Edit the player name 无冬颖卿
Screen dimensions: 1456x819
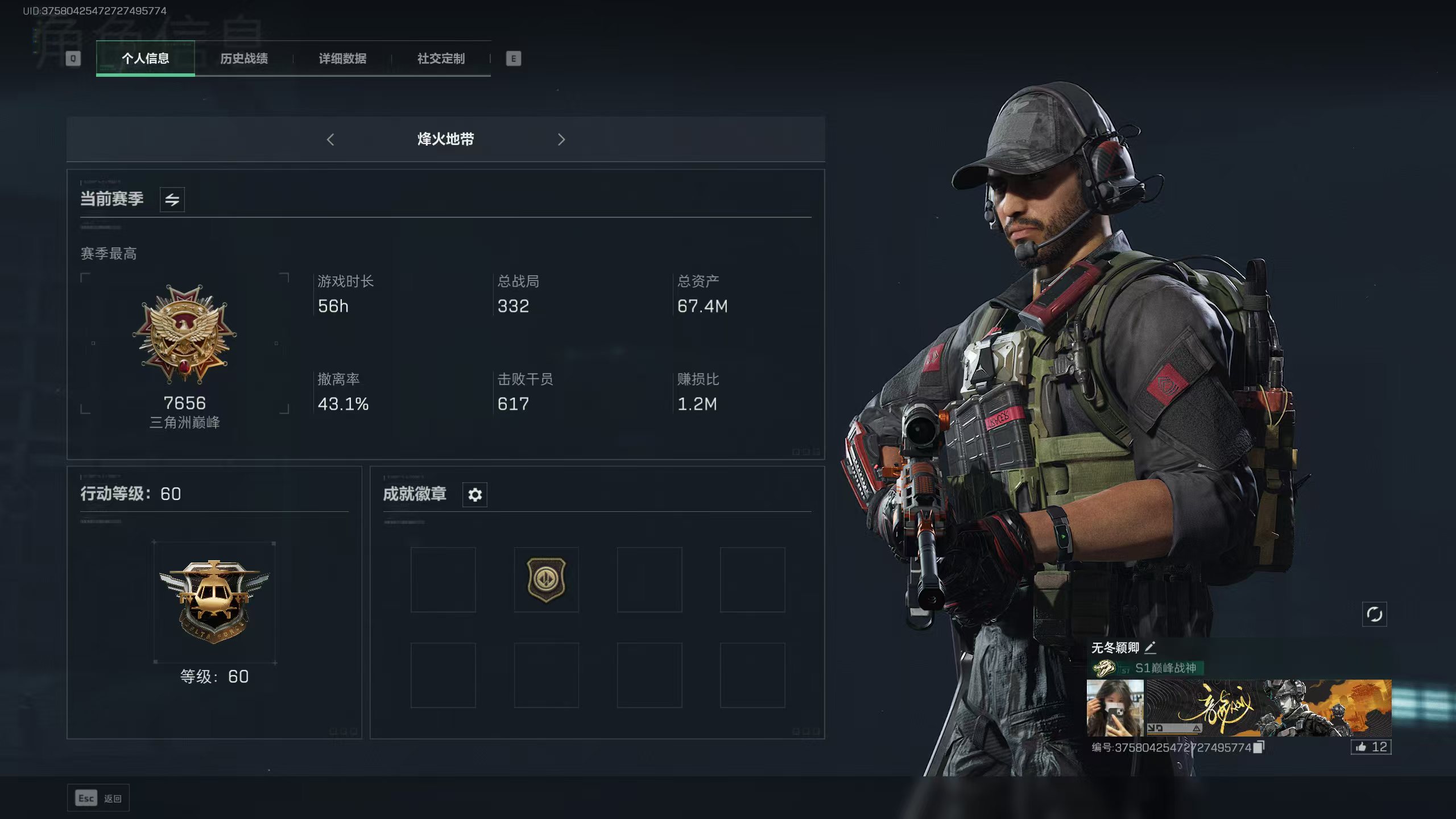[1151, 647]
